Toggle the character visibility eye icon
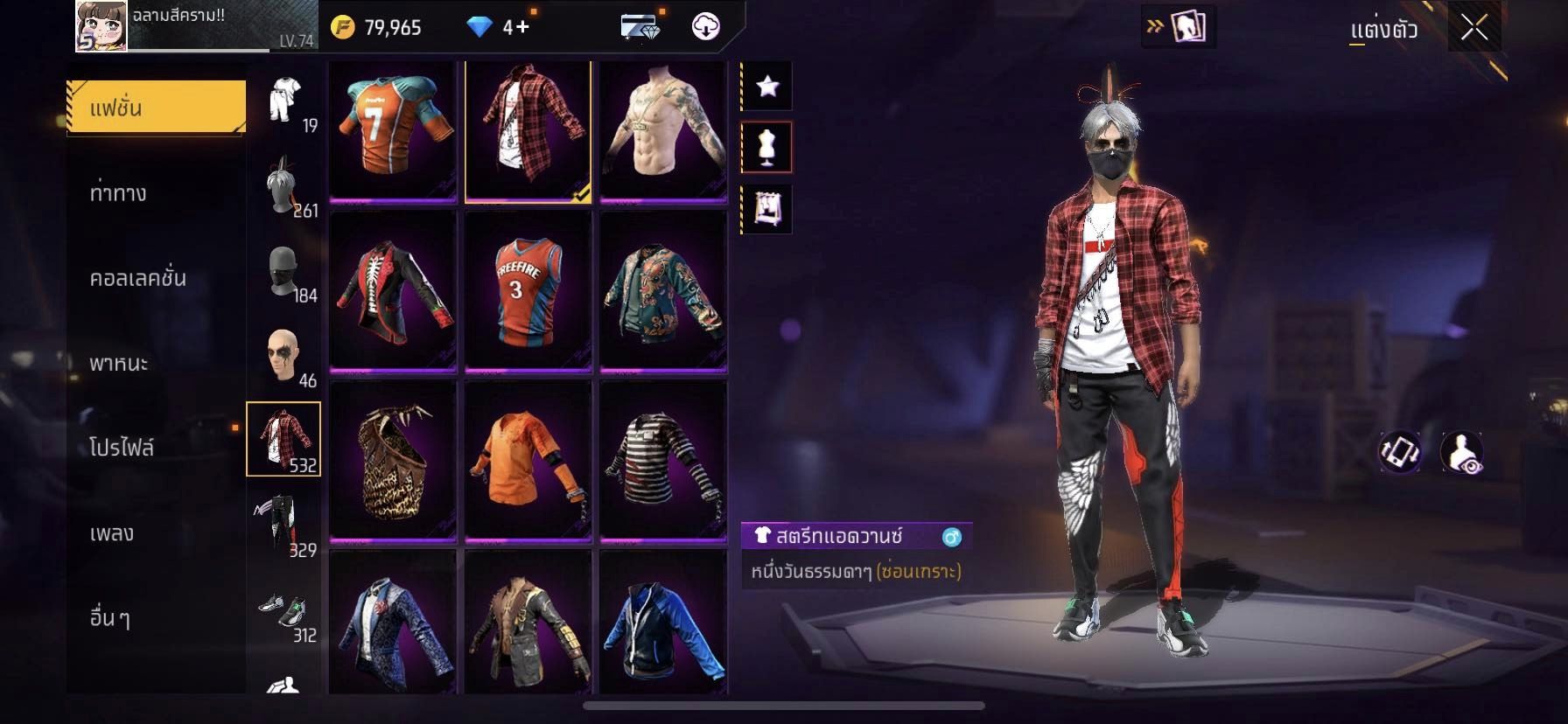This screenshot has width=1568, height=724. tap(1462, 453)
